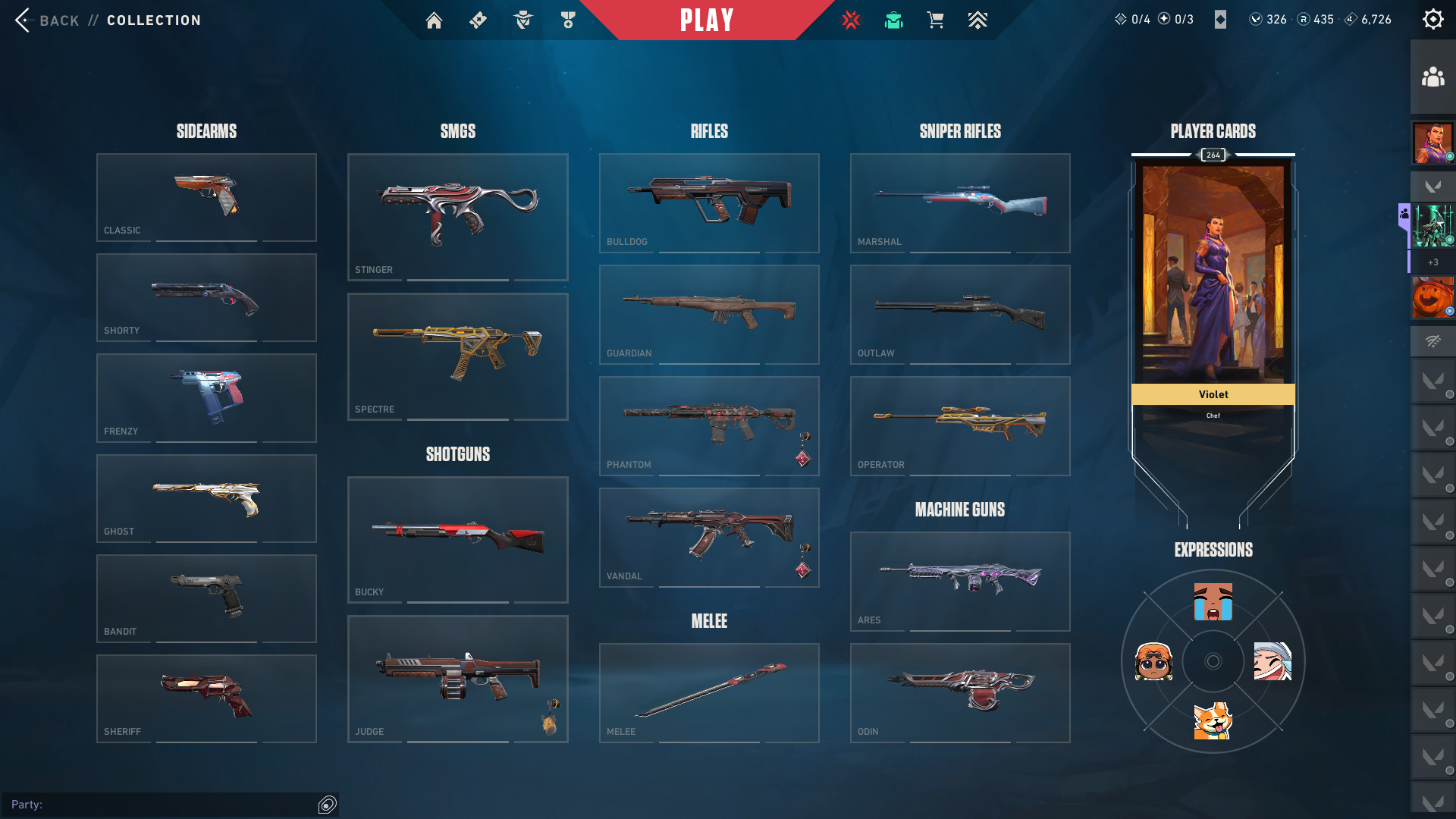
Task: Open the Sheriff weapon slot
Action: 206,698
